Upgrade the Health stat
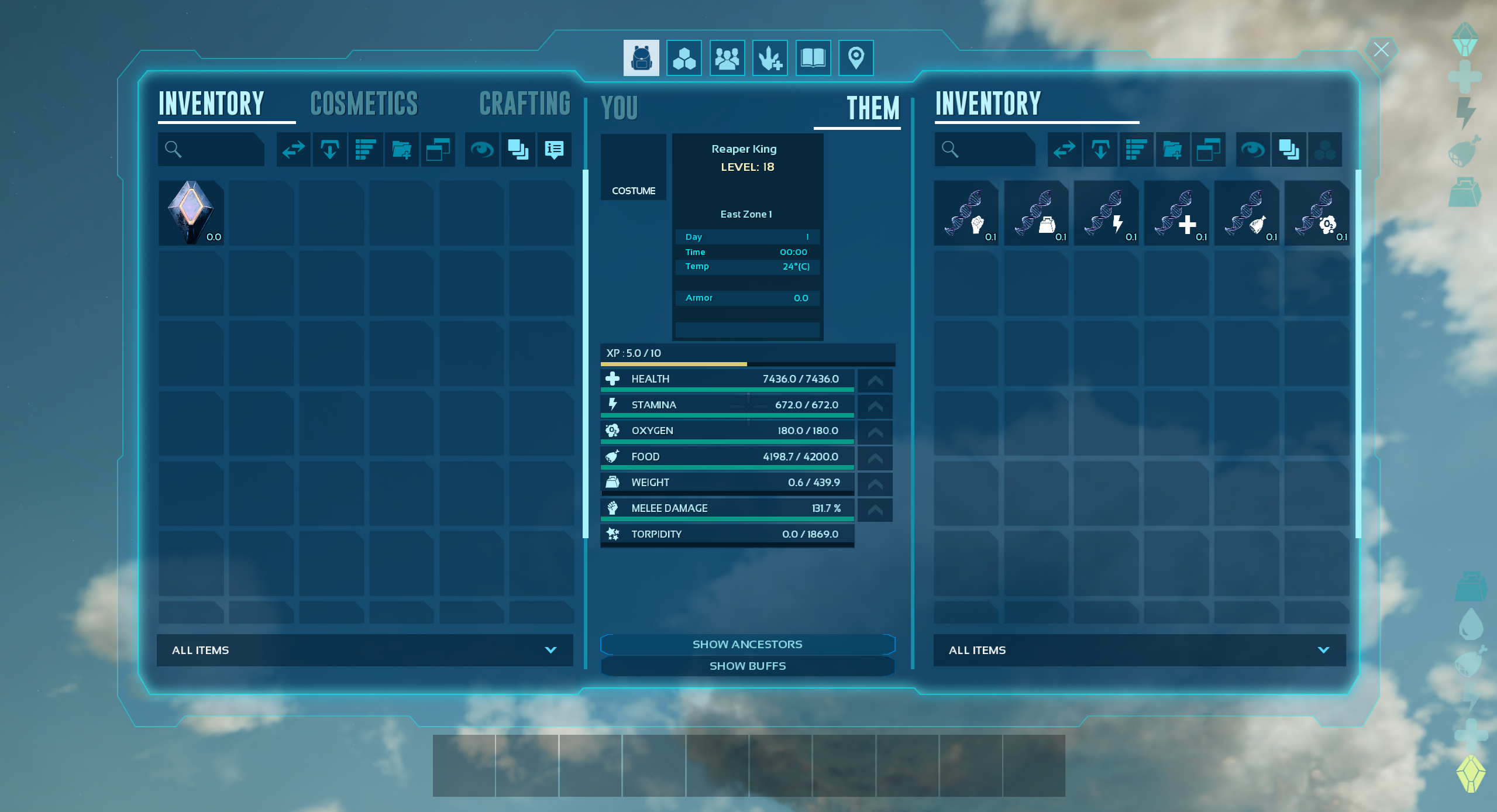 pos(875,381)
